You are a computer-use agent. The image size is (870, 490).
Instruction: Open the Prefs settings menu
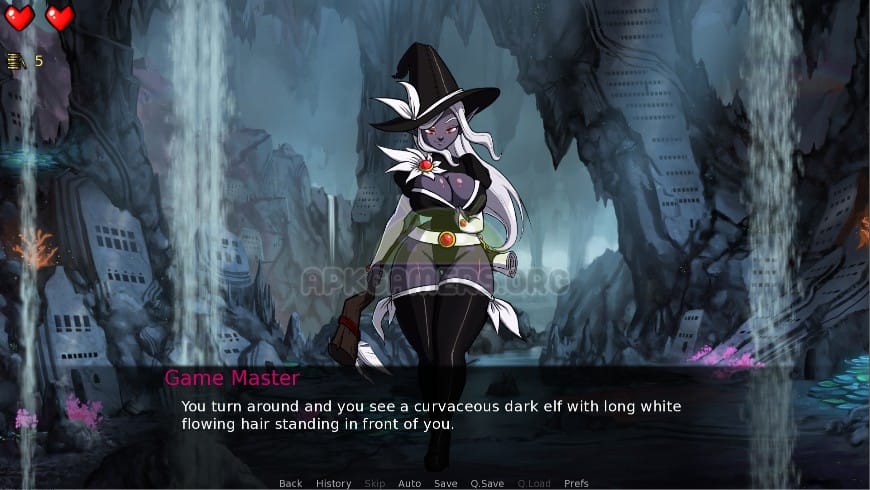[576, 483]
